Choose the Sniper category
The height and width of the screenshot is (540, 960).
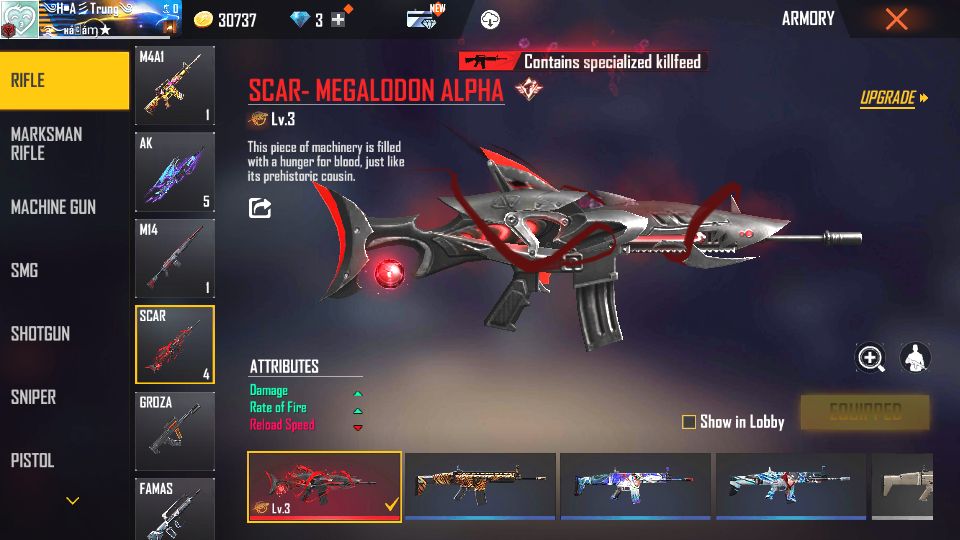point(33,397)
